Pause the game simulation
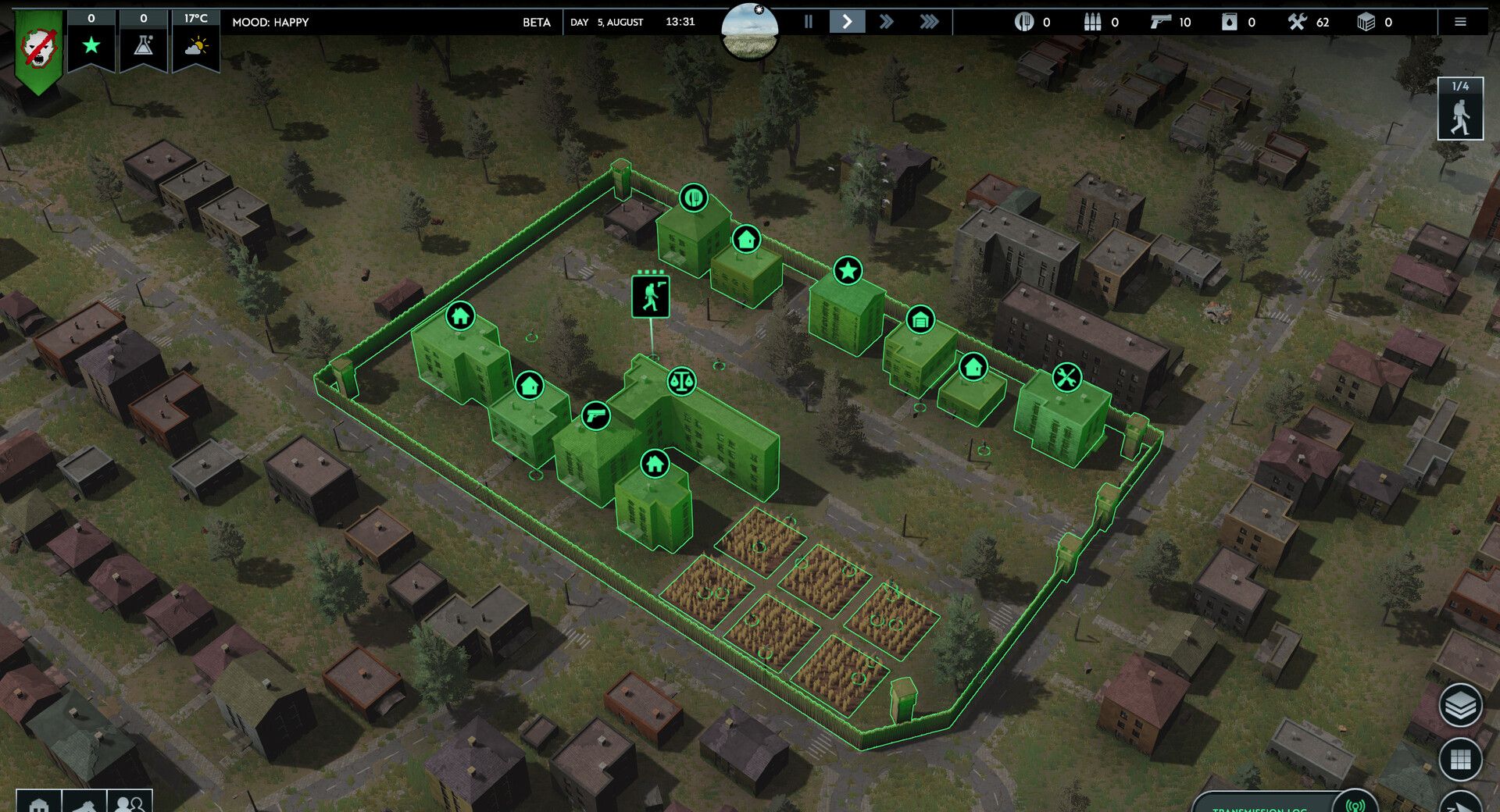The height and width of the screenshot is (812, 1500). [809, 22]
